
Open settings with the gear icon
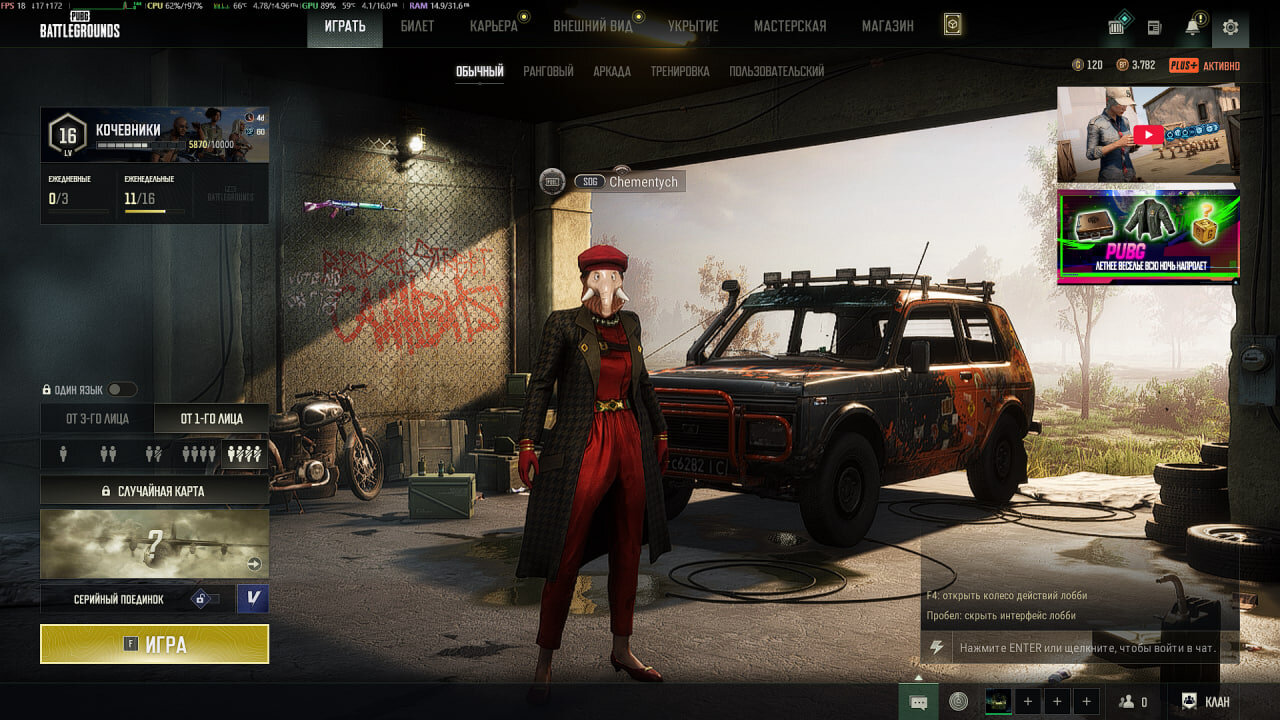(1230, 27)
